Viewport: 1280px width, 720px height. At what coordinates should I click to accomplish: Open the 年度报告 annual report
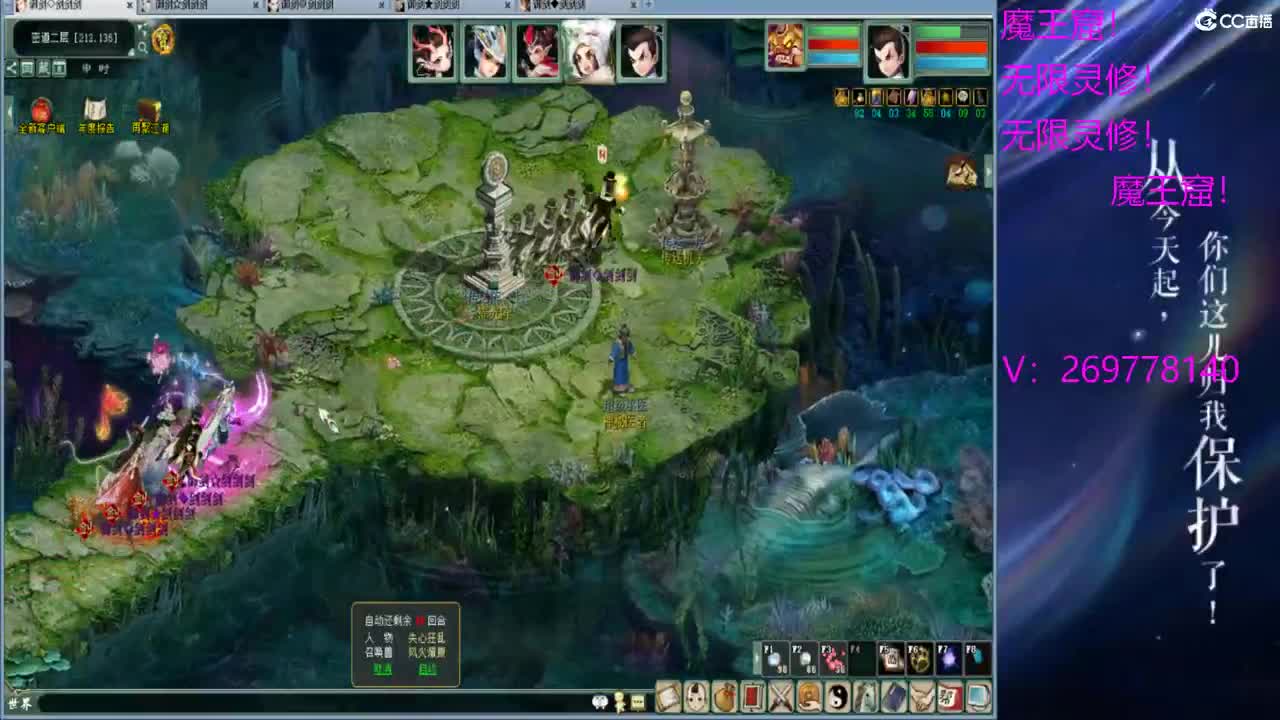[95, 113]
